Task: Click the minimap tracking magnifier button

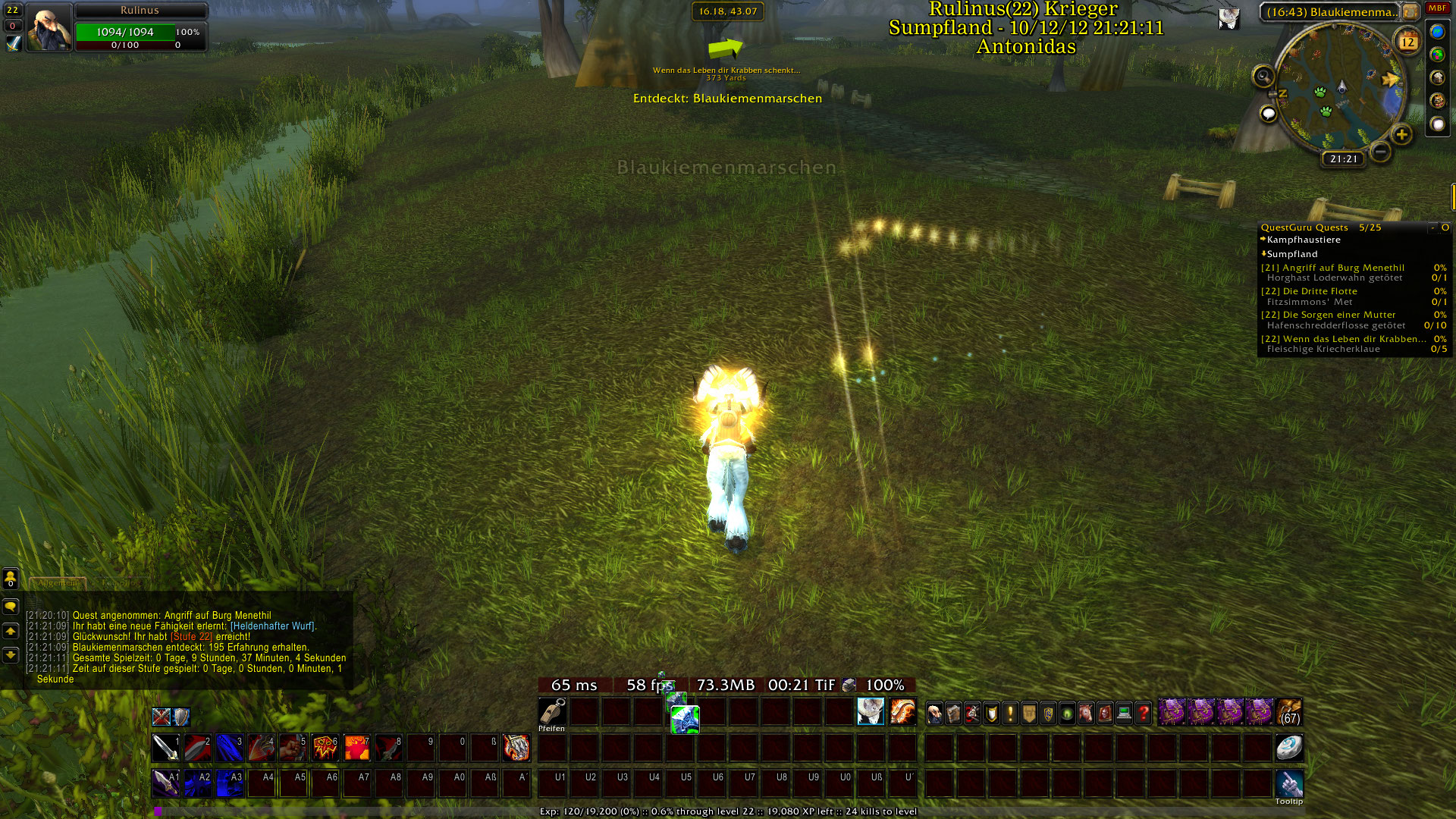Action: click(x=1263, y=76)
